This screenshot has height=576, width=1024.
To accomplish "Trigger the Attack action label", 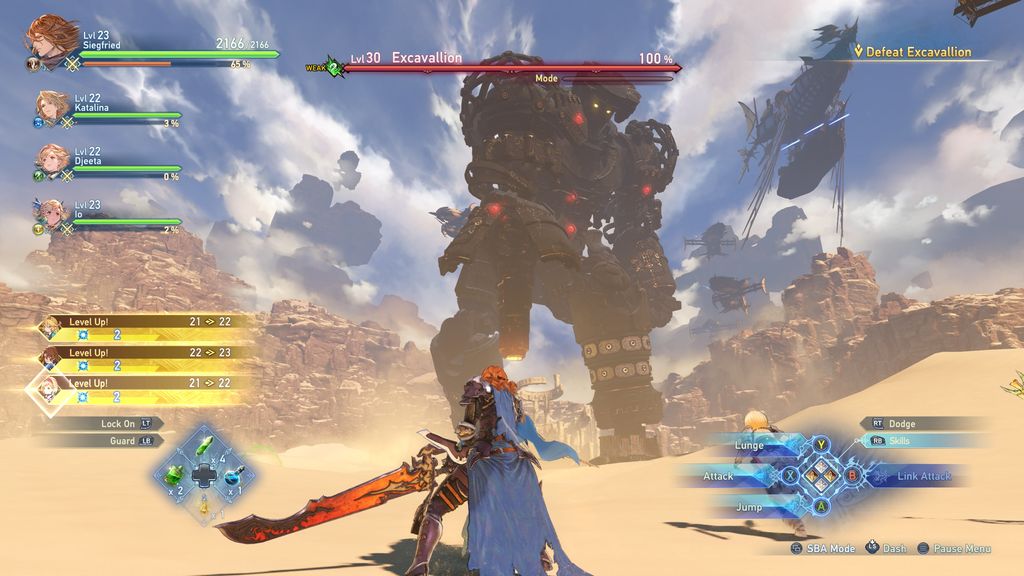I will pyautogui.click(x=719, y=476).
